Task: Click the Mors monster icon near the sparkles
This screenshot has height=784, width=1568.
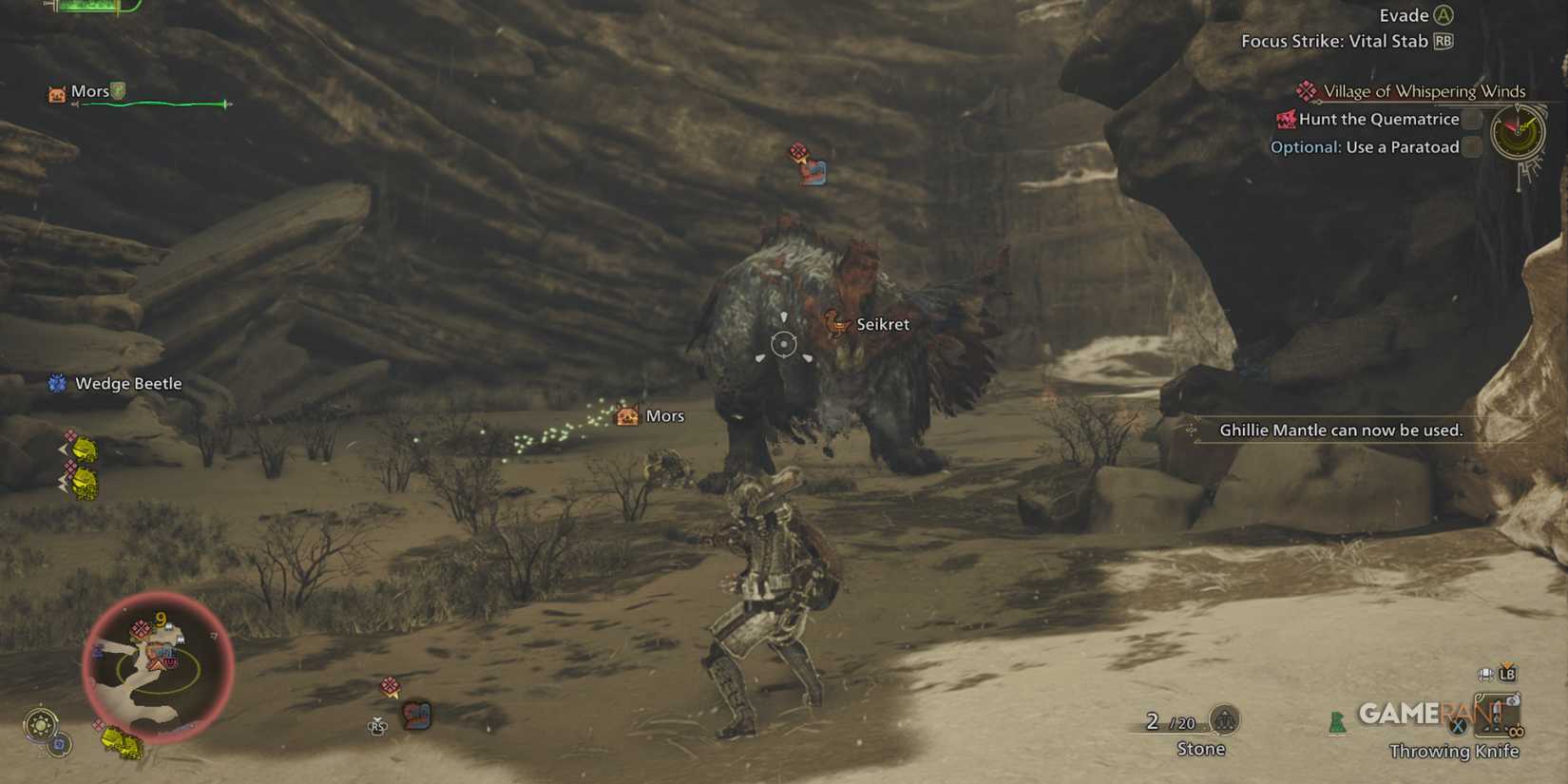Action: click(626, 415)
